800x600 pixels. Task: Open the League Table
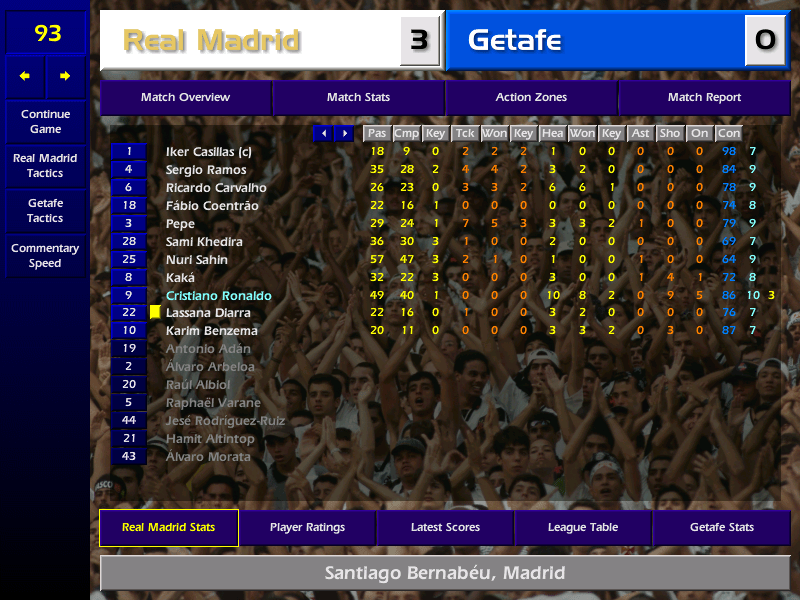point(583,528)
